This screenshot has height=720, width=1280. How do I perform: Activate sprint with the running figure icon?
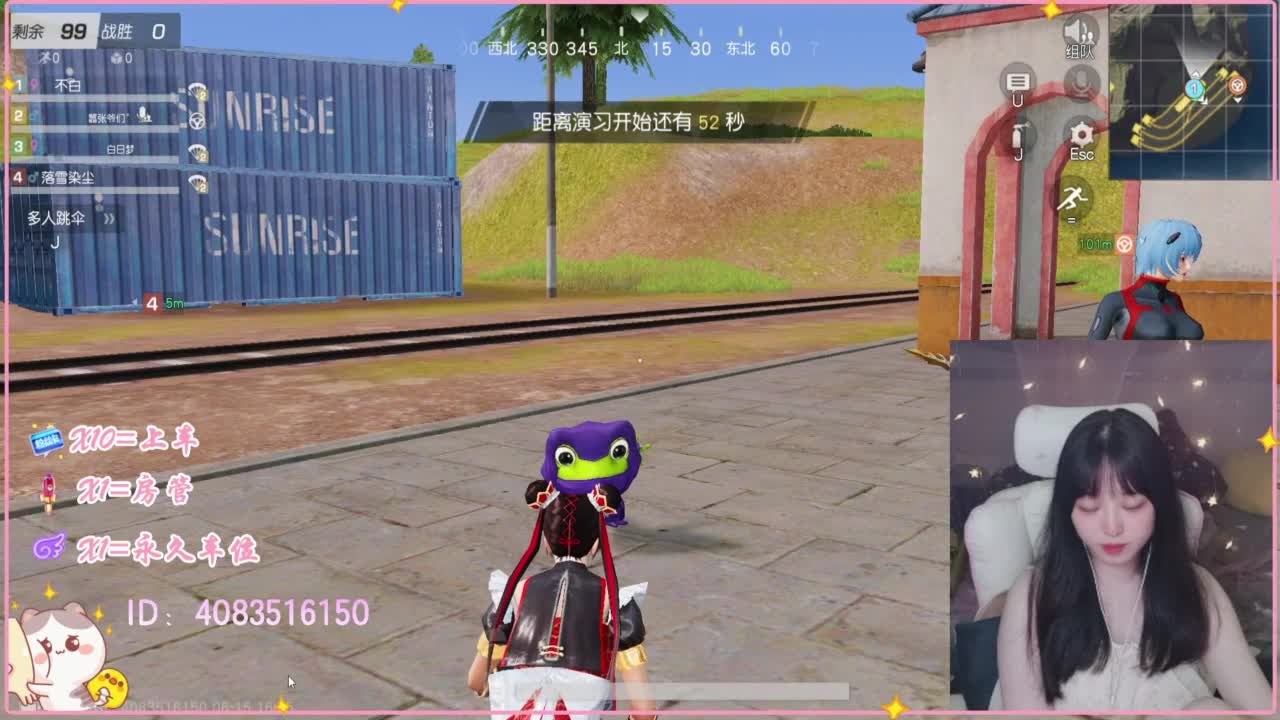pos(1072,198)
